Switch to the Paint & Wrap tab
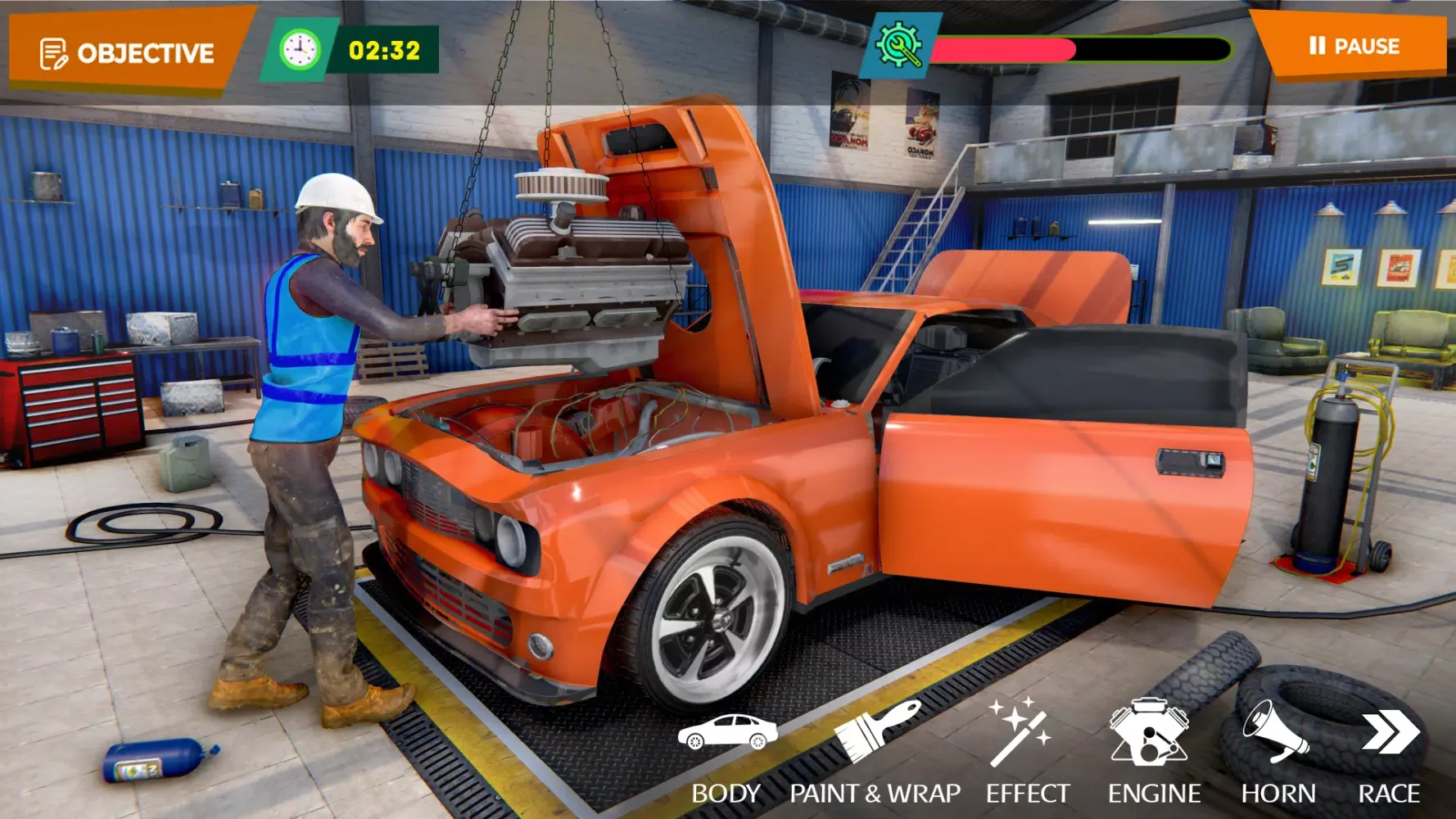This screenshot has width=1456, height=819. coord(872,792)
